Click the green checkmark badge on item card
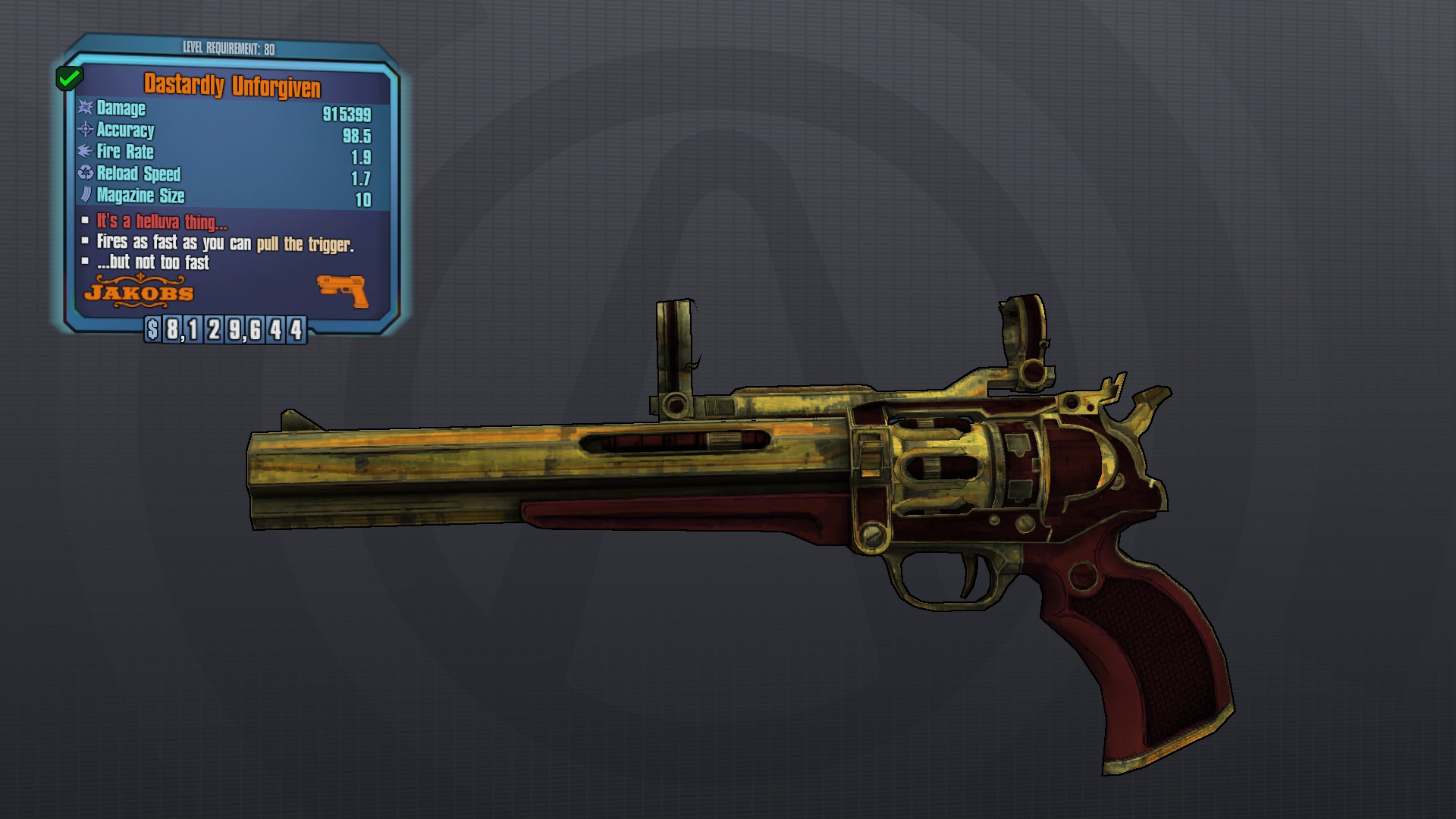Viewport: 1456px width, 819px height. 70,77
